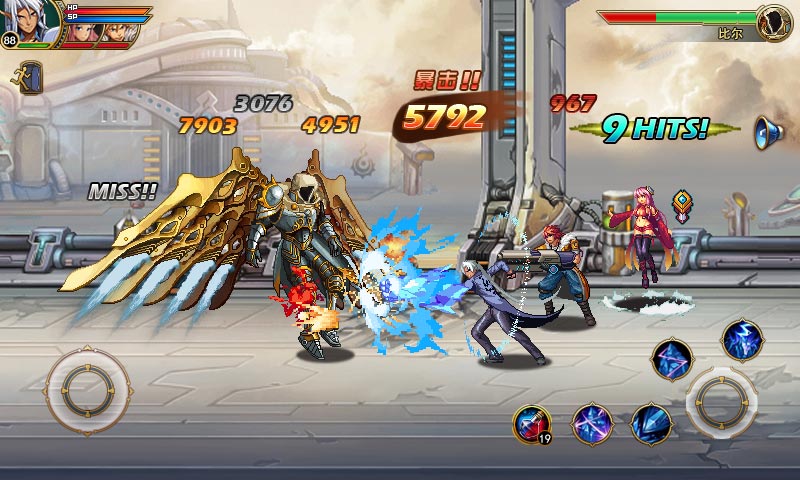Image resolution: width=800 pixels, height=480 pixels.
Task: Tap the running-man exit door icon
Action: 30,76
